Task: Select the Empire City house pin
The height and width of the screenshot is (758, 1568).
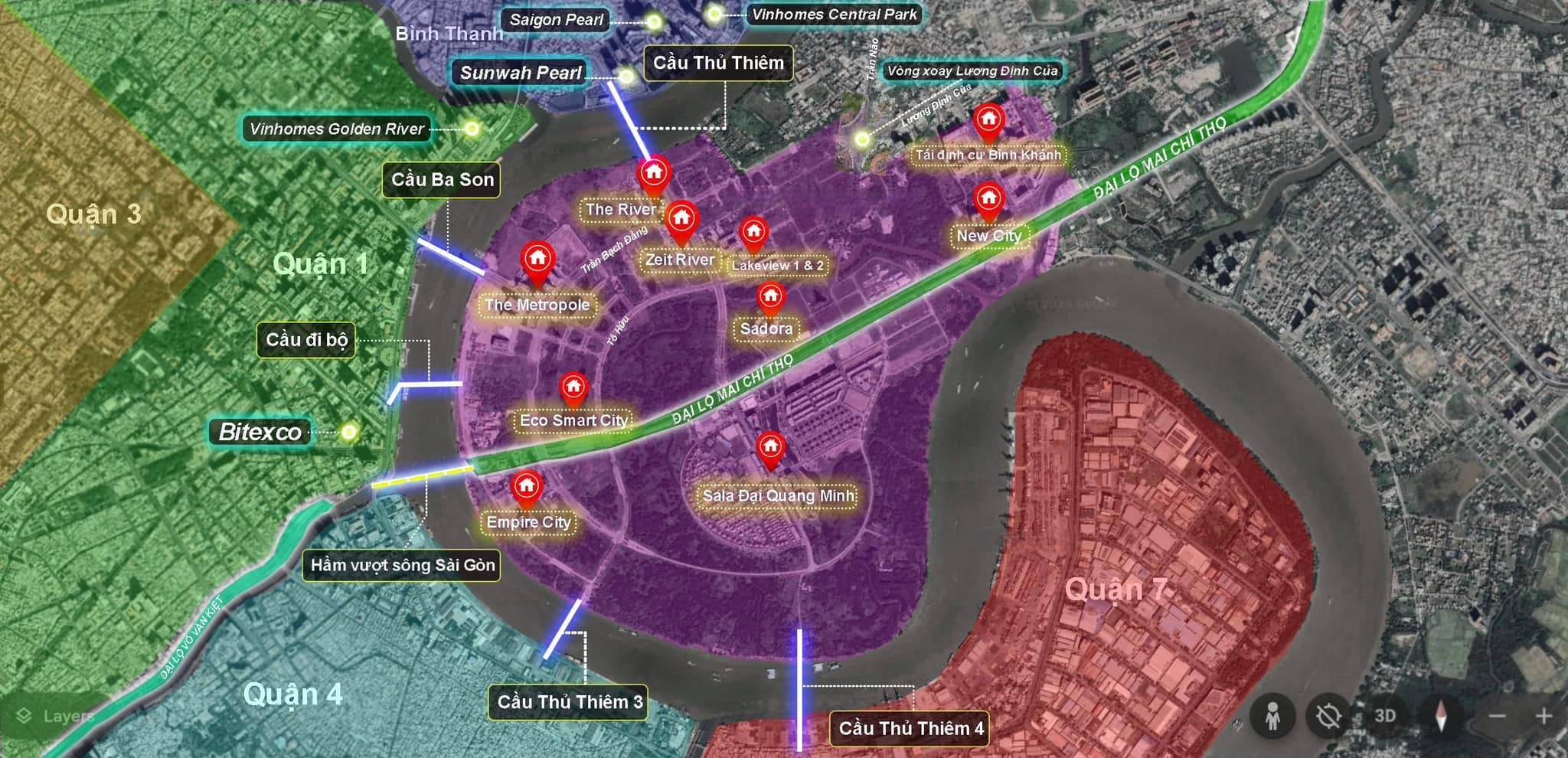Action: click(526, 487)
